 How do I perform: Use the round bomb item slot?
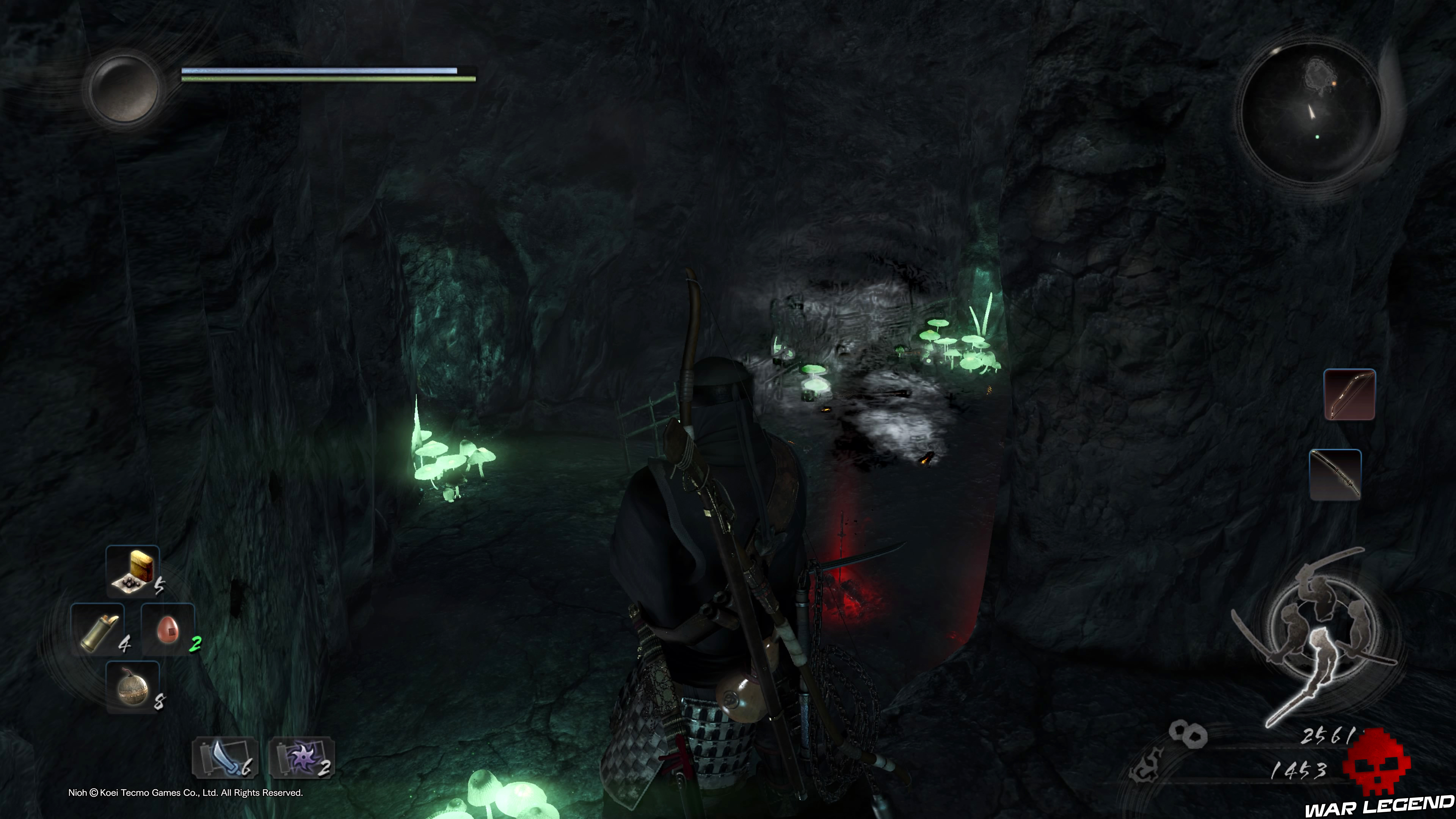click(x=133, y=687)
